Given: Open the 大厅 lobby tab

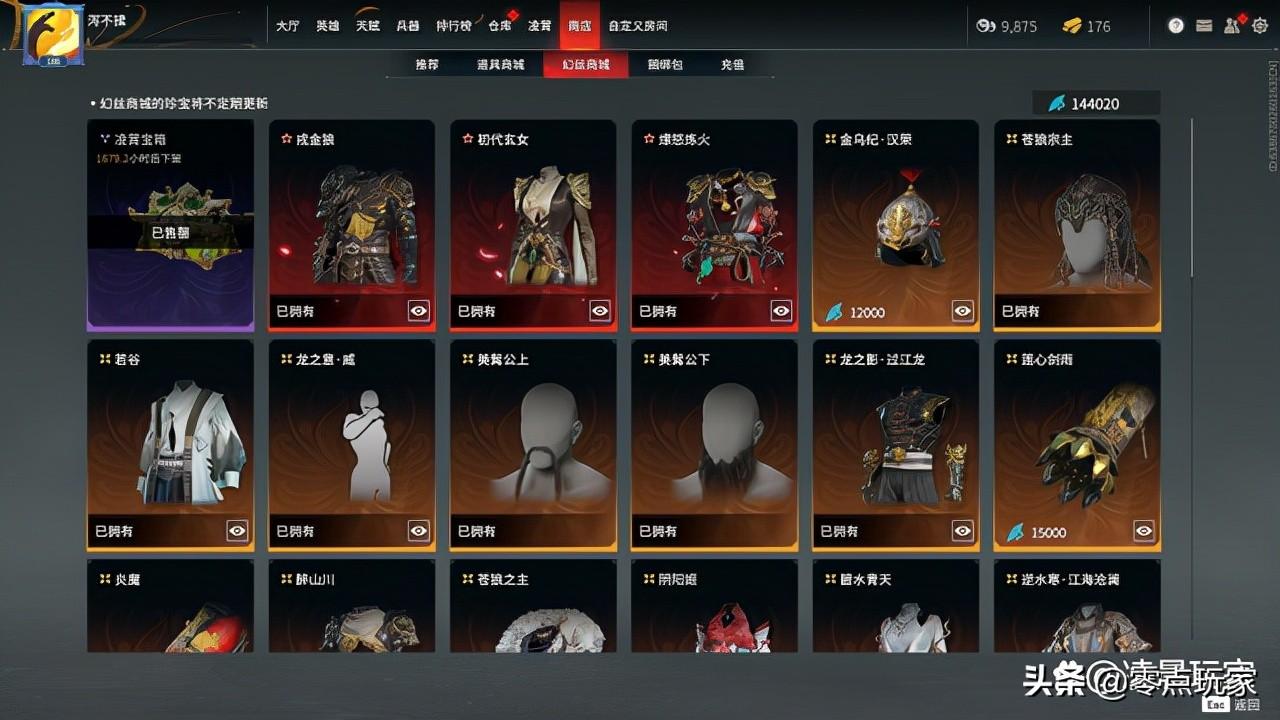Looking at the screenshot, I should point(287,26).
